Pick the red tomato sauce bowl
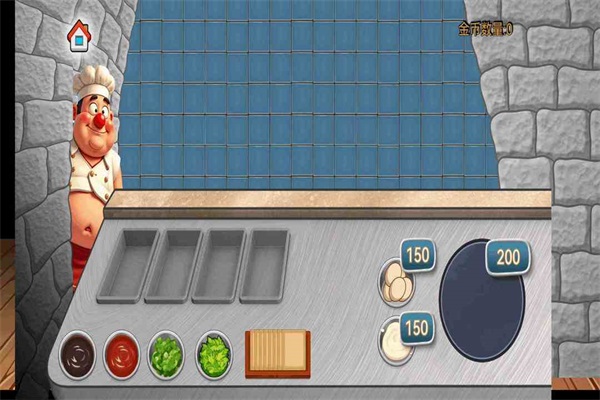 (x=122, y=354)
